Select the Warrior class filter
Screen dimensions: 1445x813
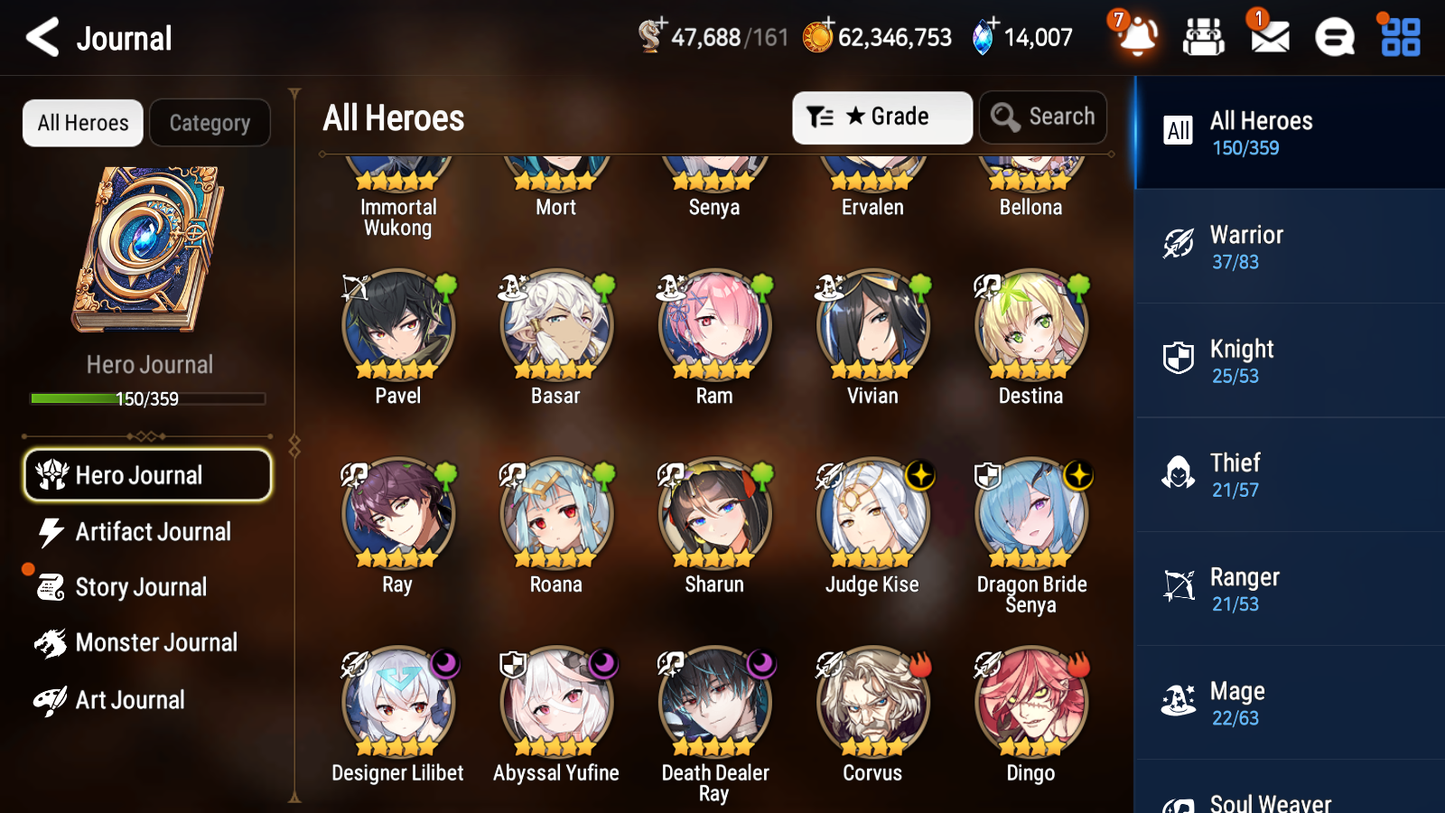pyautogui.click(x=1289, y=246)
